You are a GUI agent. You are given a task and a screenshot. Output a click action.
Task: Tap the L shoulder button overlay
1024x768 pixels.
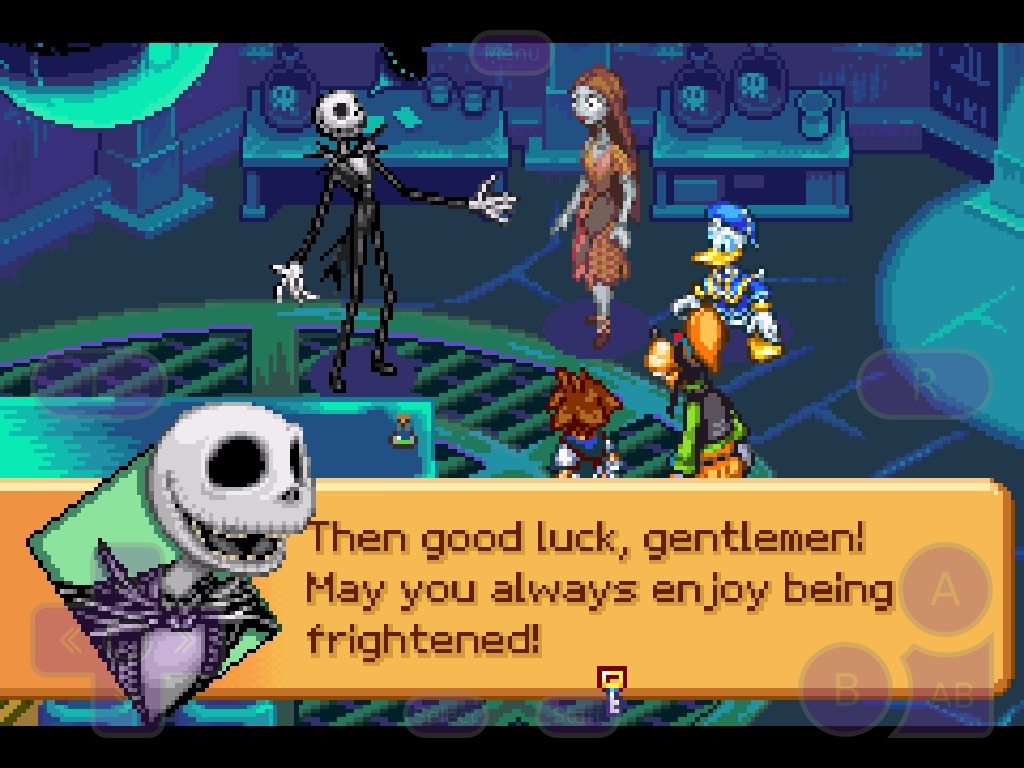pyautogui.click(x=98, y=381)
